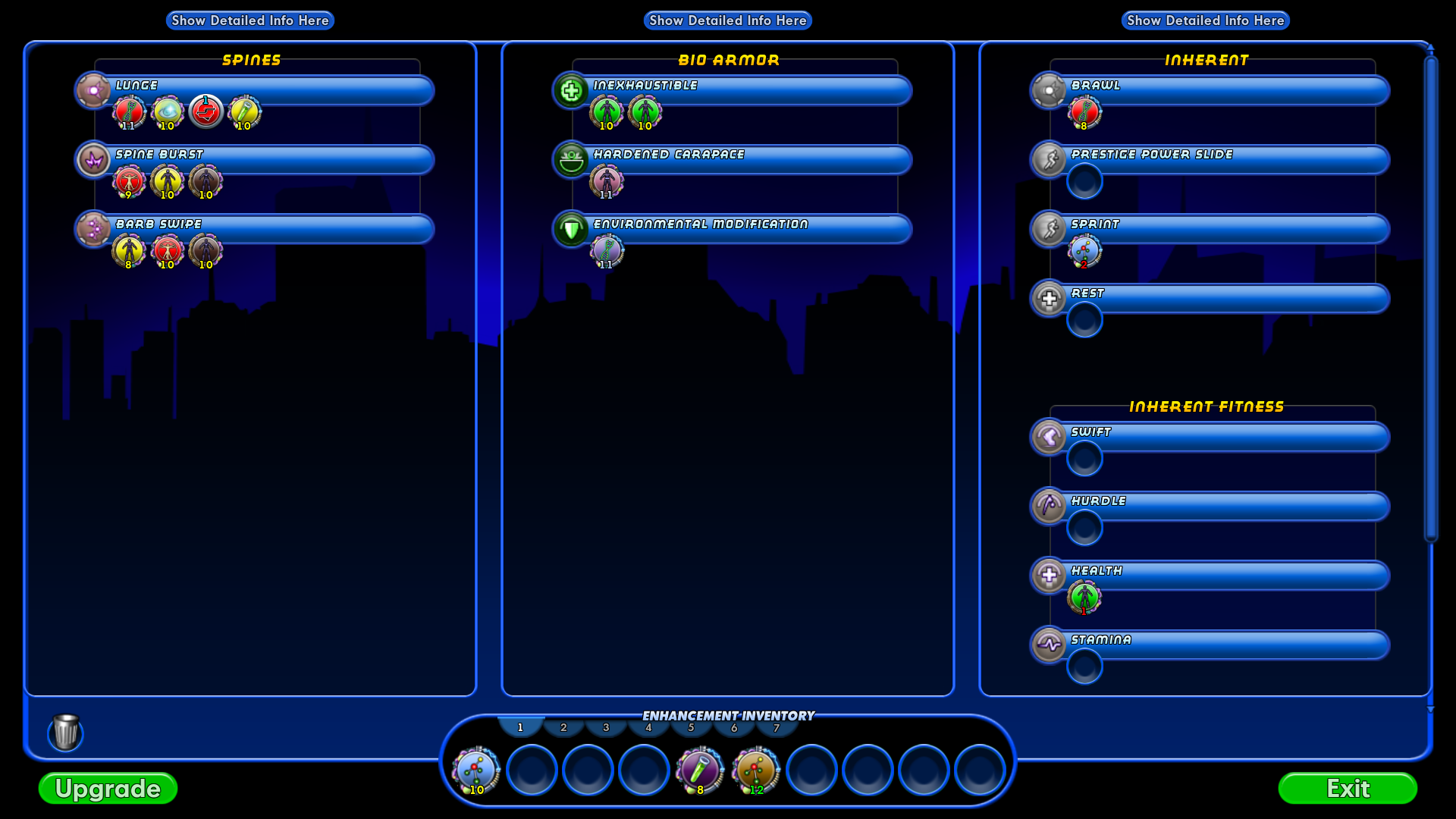Click the Stamina power icon

pyautogui.click(x=1049, y=645)
